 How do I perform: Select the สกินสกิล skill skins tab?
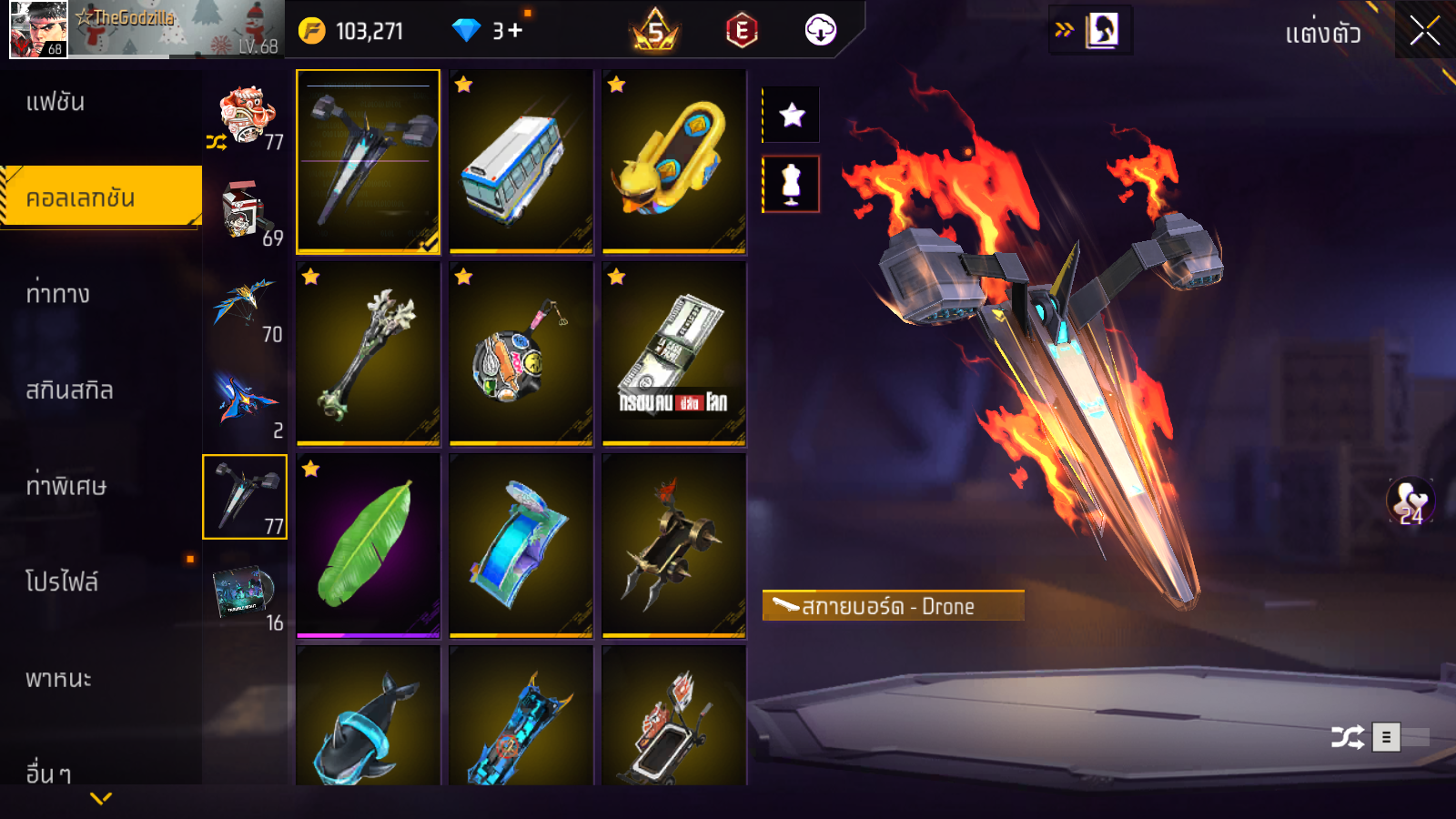(x=69, y=390)
